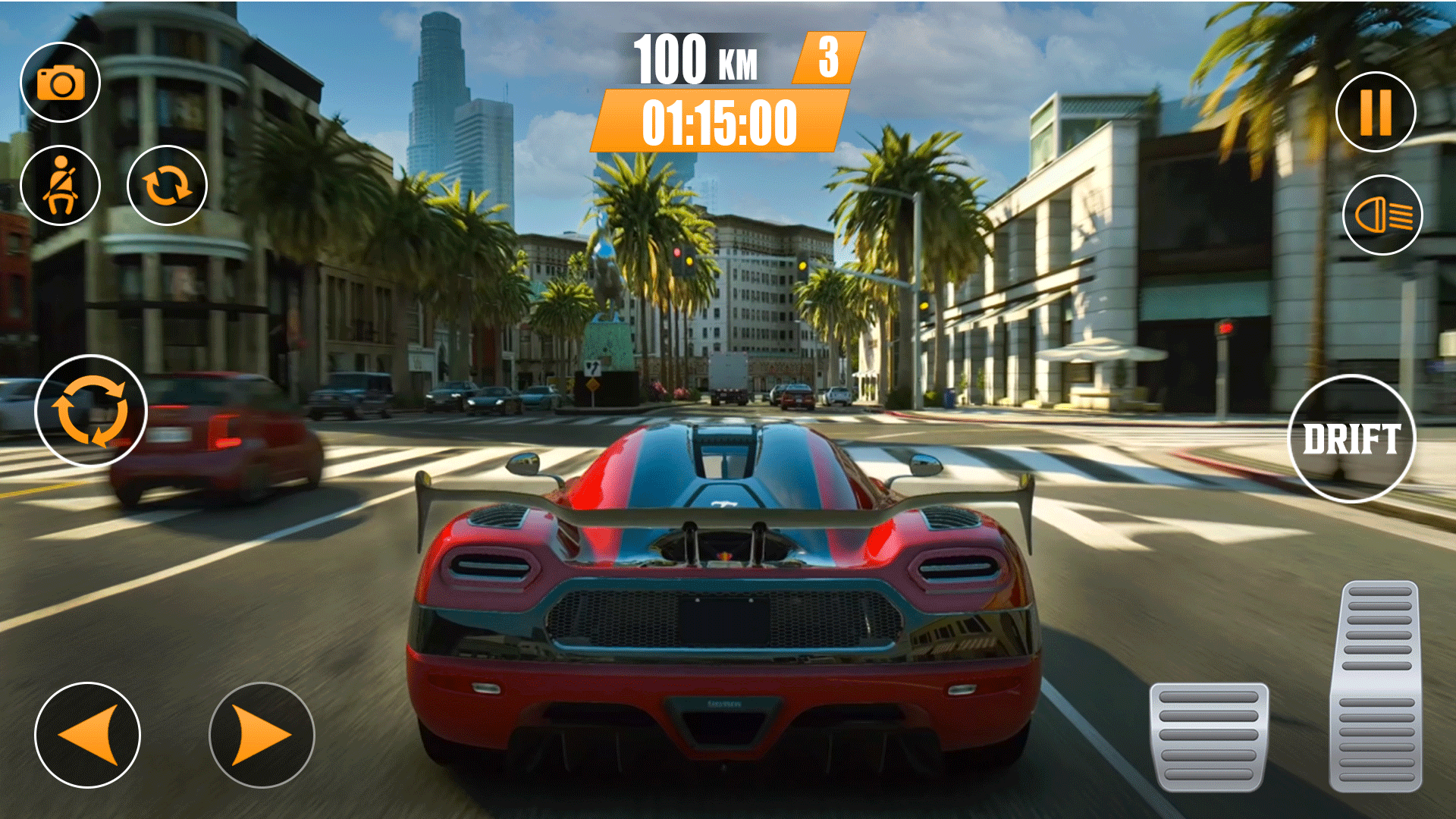
Task: Respawn the car using the large circular arrows
Action: [90, 410]
